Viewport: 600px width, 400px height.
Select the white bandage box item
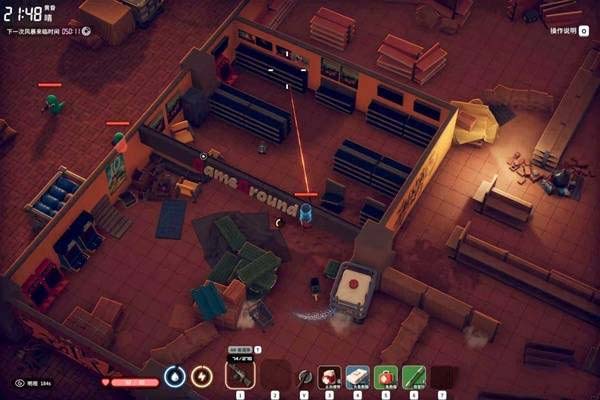pyautogui.click(x=358, y=377)
